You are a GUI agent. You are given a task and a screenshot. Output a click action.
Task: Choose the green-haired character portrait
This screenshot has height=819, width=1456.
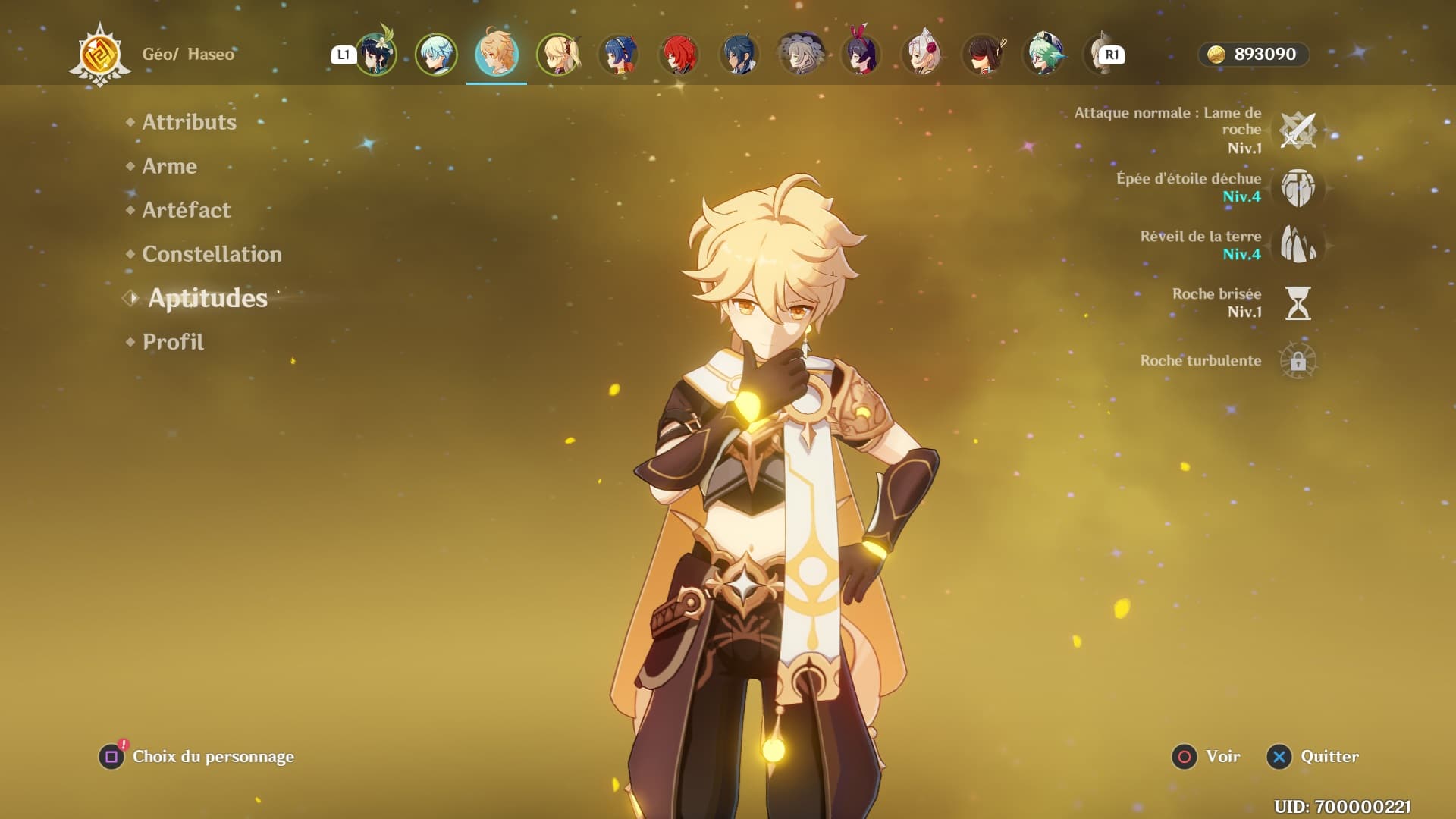(x=1043, y=55)
